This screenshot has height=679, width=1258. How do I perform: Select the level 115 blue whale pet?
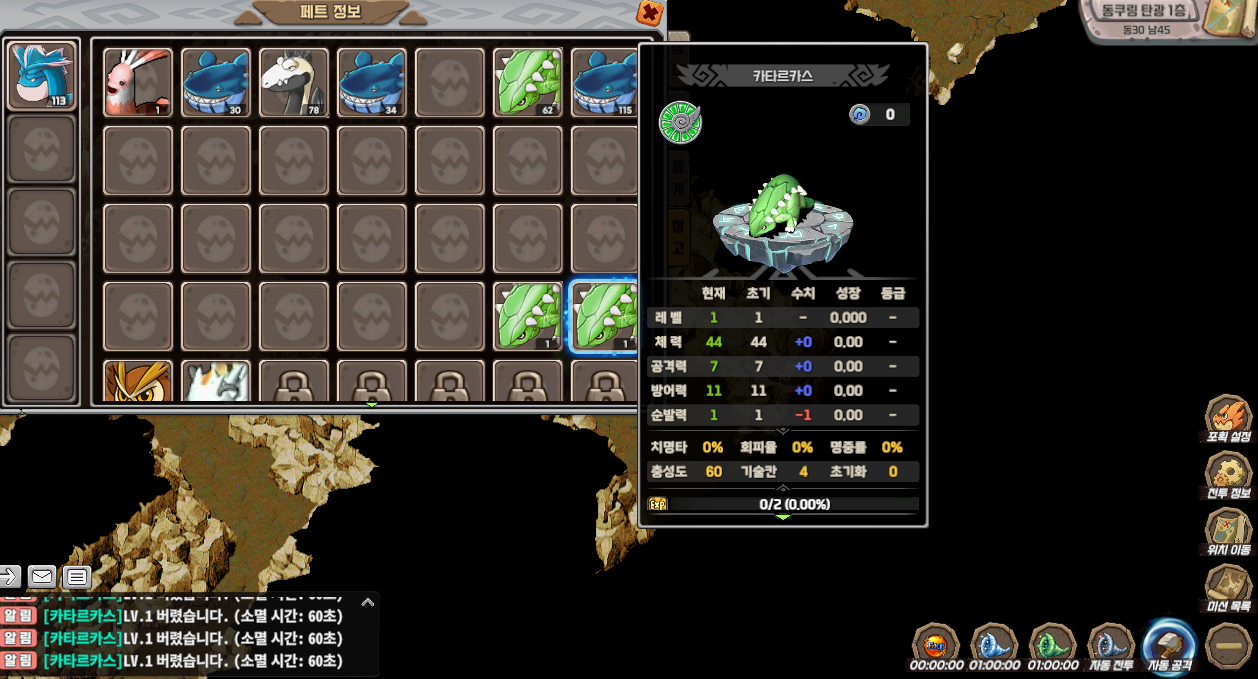click(604, 82)
